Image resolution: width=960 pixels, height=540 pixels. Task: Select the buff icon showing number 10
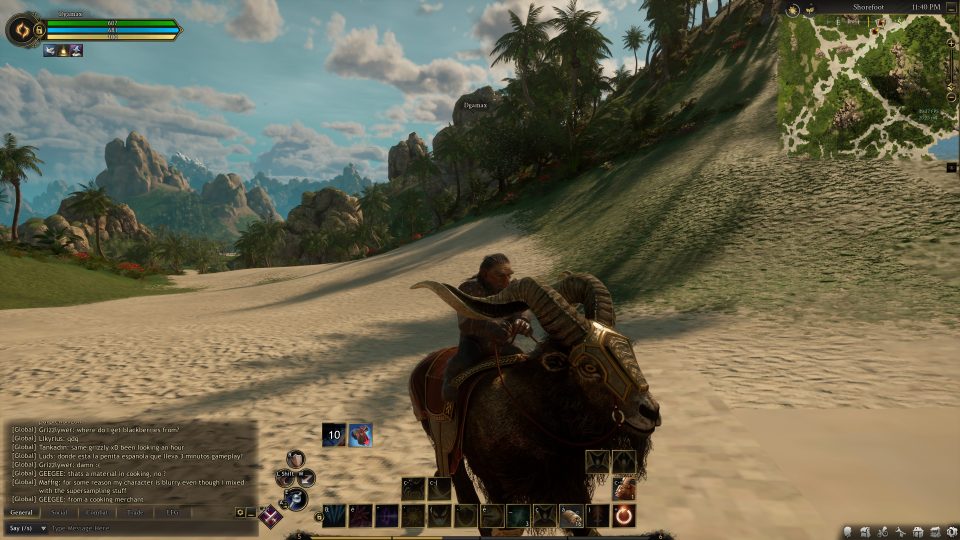[334, 435]
